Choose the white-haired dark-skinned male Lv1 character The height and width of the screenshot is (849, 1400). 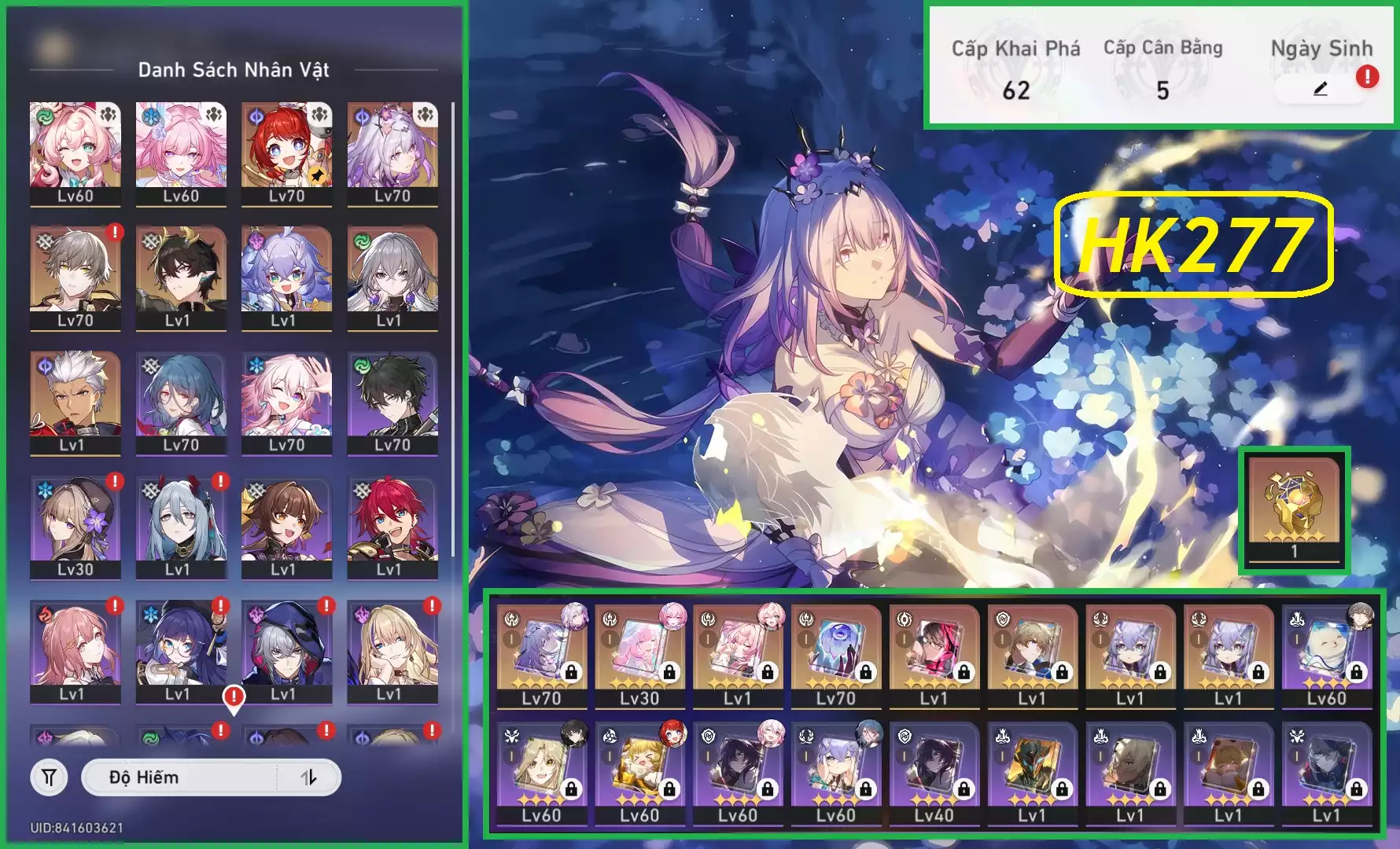(x=76, y=402)
